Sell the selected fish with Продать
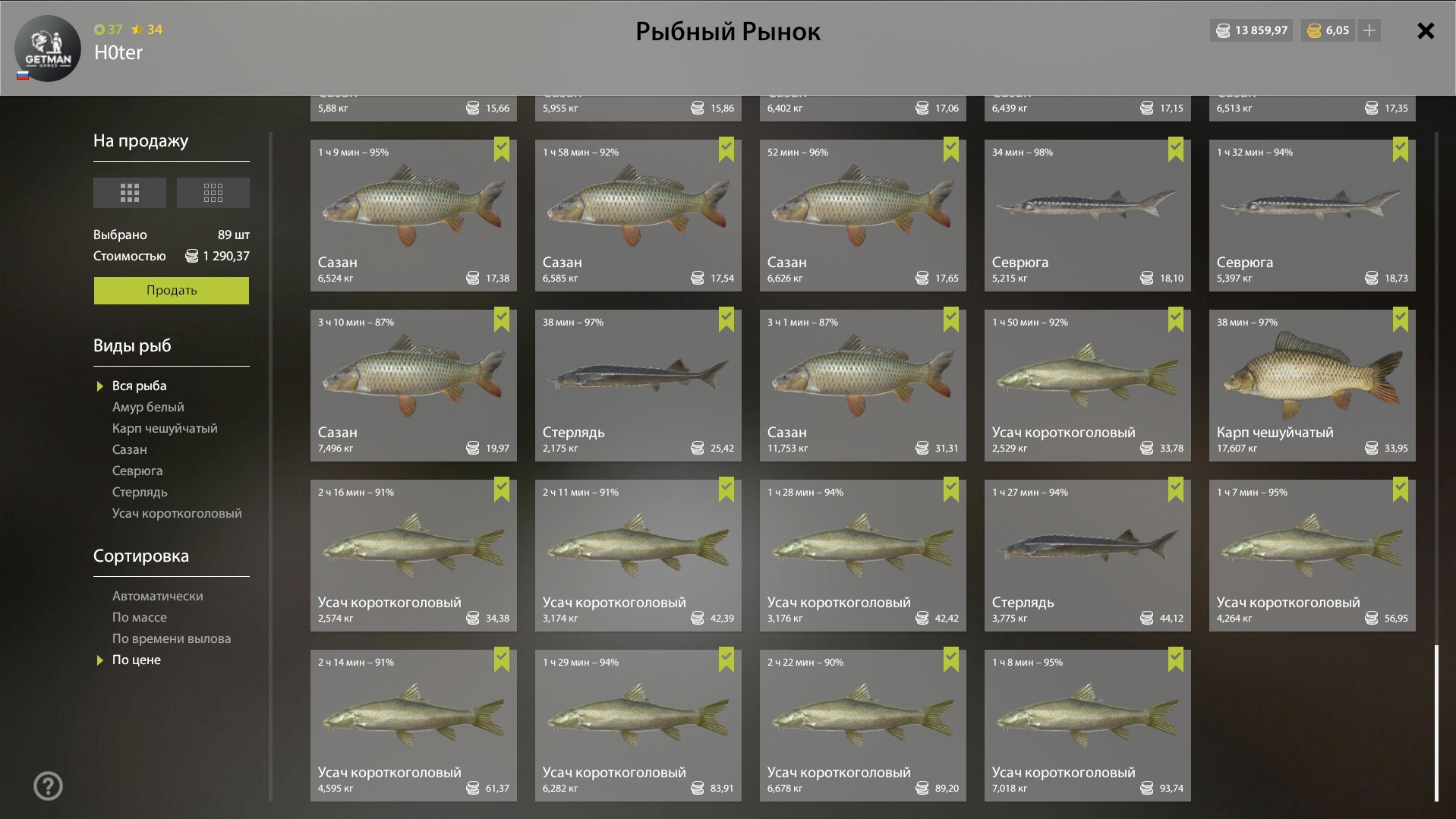Viewport: 1456px width, 819px height. 171,290
